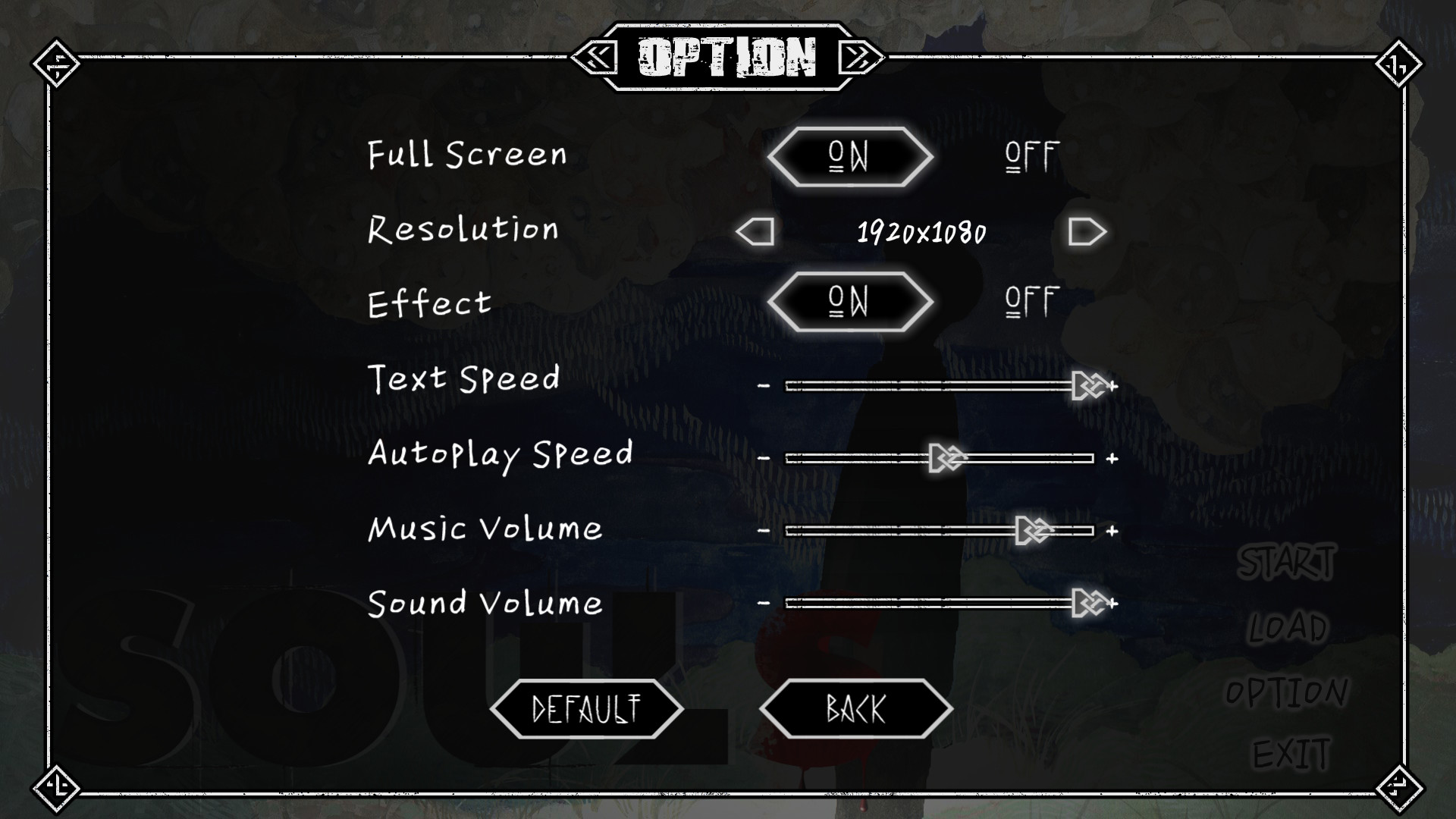Click the minus icon on Sound Volume
The height and width of the screenshot is (819, 1456).
762,605
